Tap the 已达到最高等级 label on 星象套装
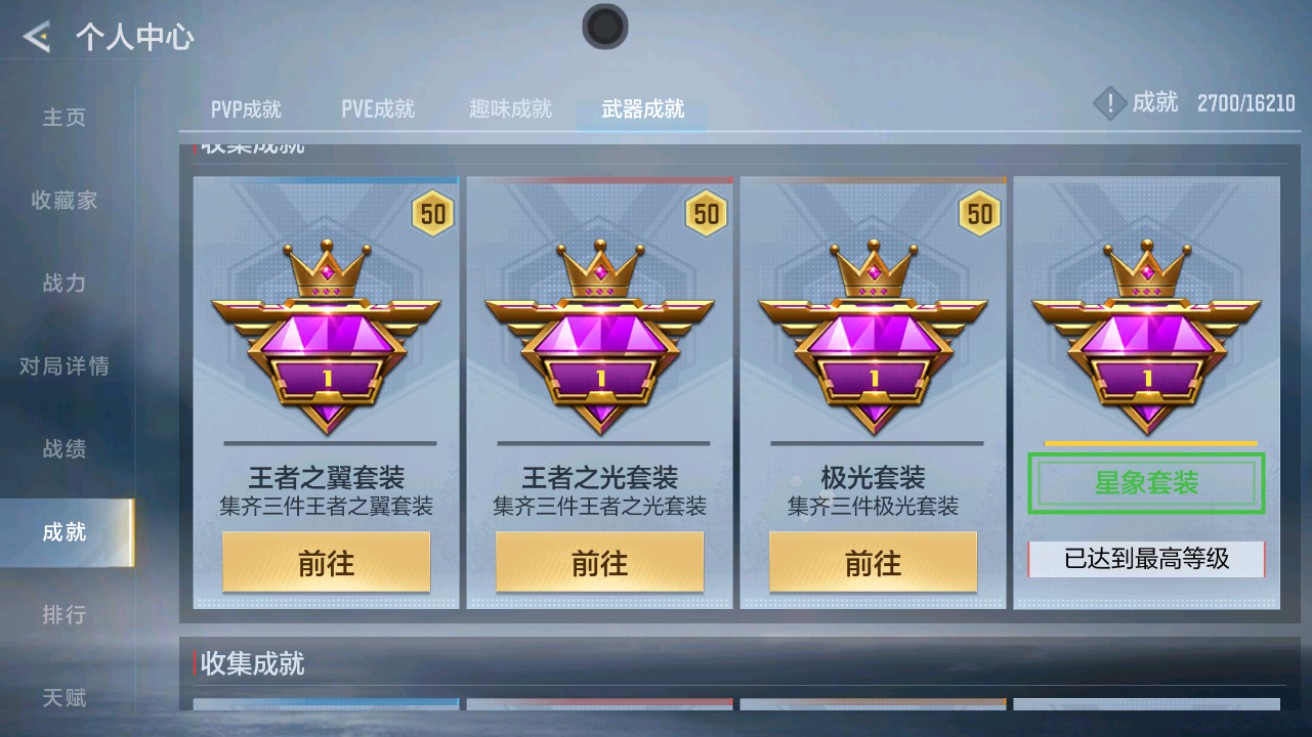This screenshot has height=737, width=1312. pyautogui.click(x=1146, y=556)
